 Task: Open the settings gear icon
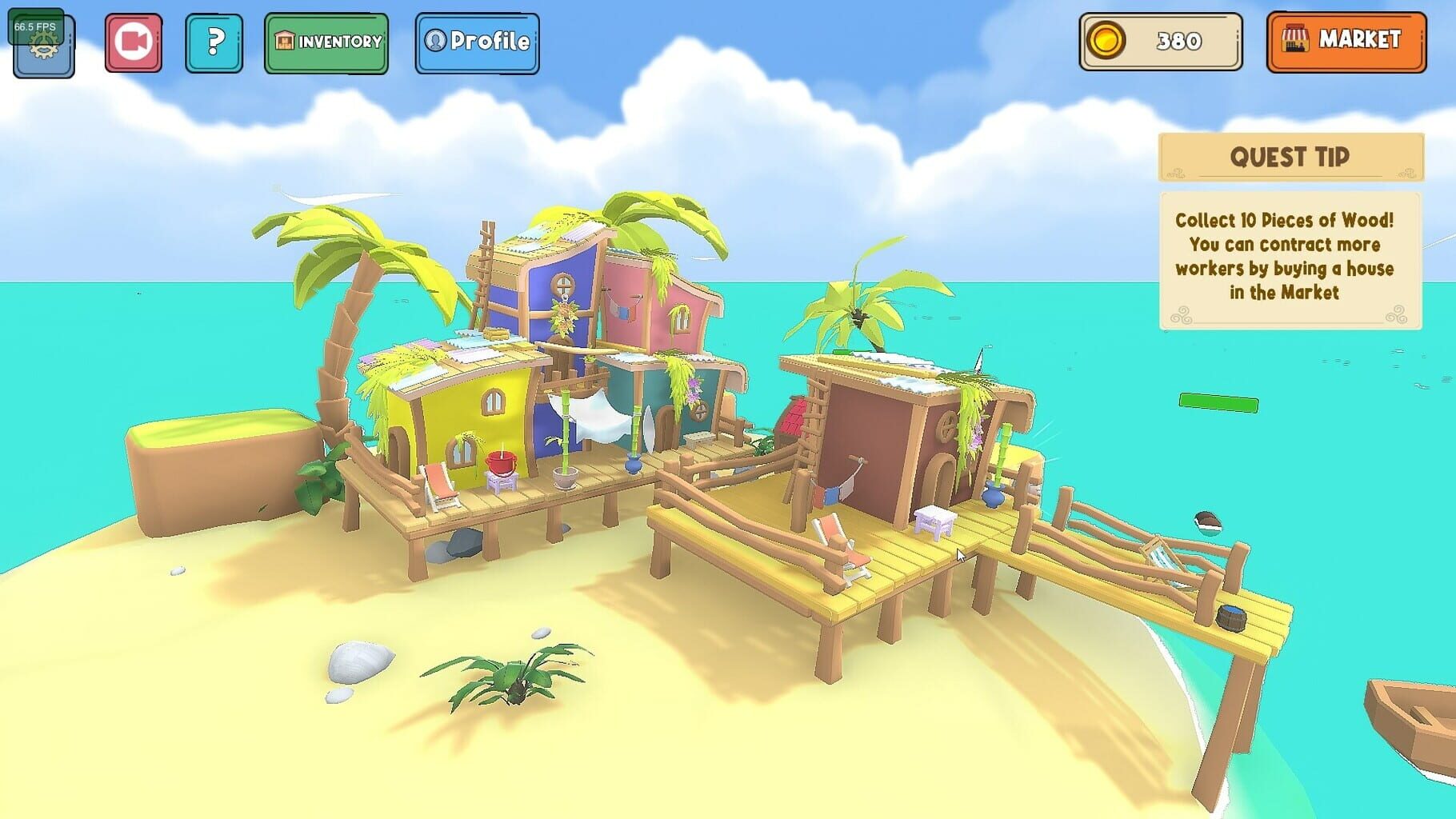42,50
